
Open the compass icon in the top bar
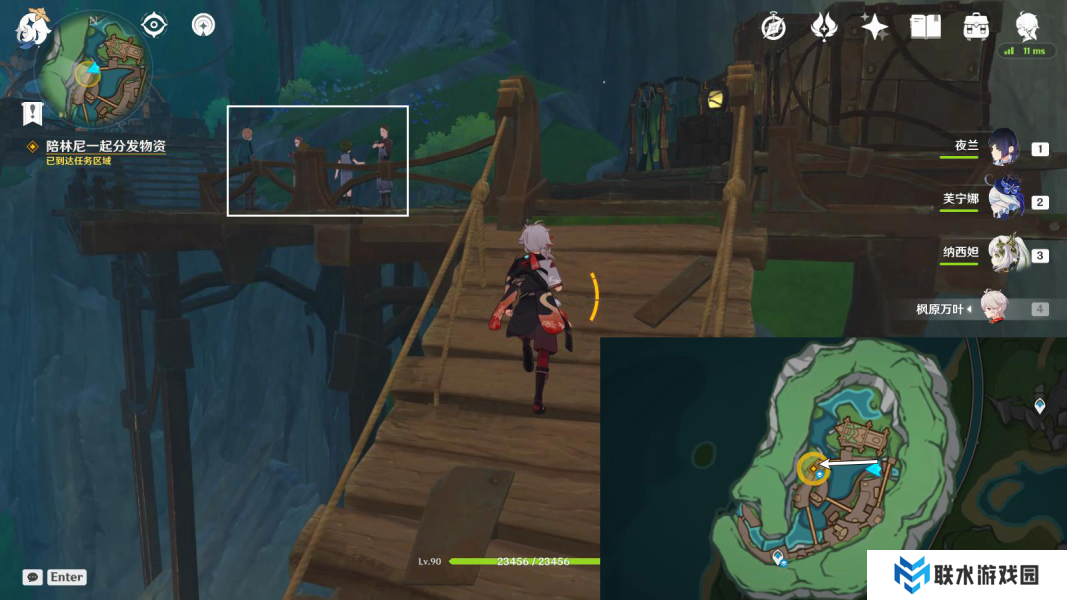point(773,27)
